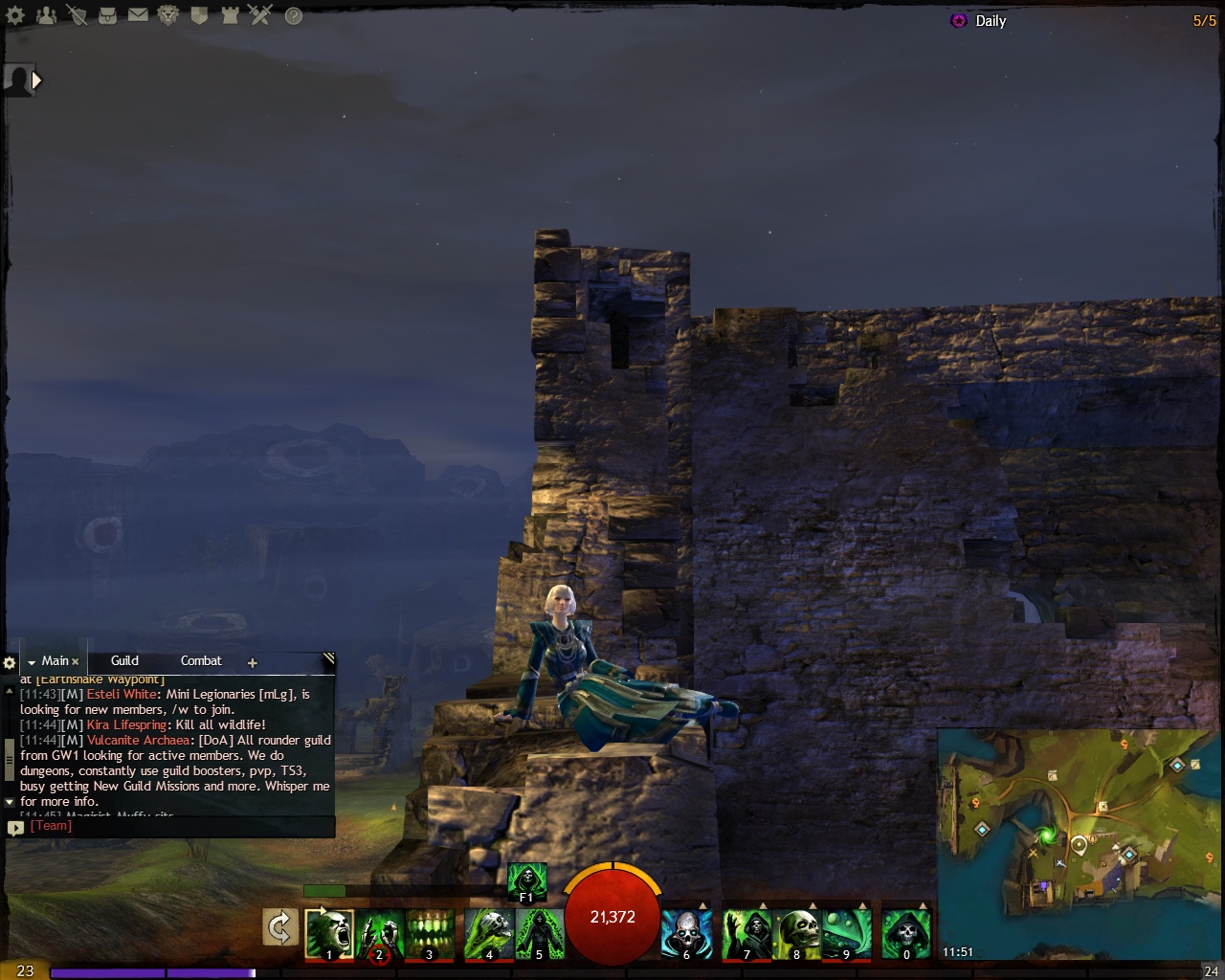
Task: Open the castle tower World vs World icon
Action: click(x=230, y=15)
